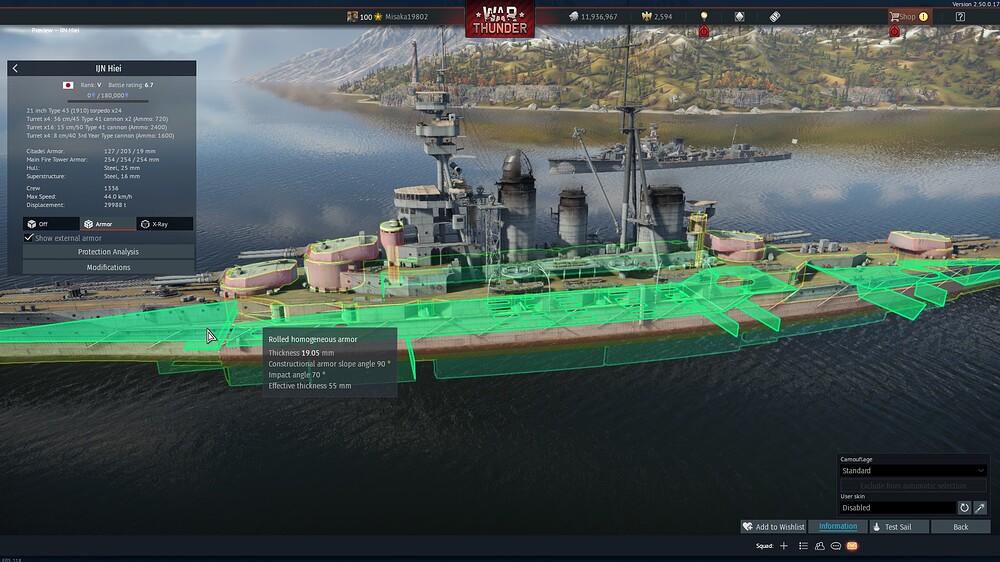Open the help question mark button

pos(961,17)
